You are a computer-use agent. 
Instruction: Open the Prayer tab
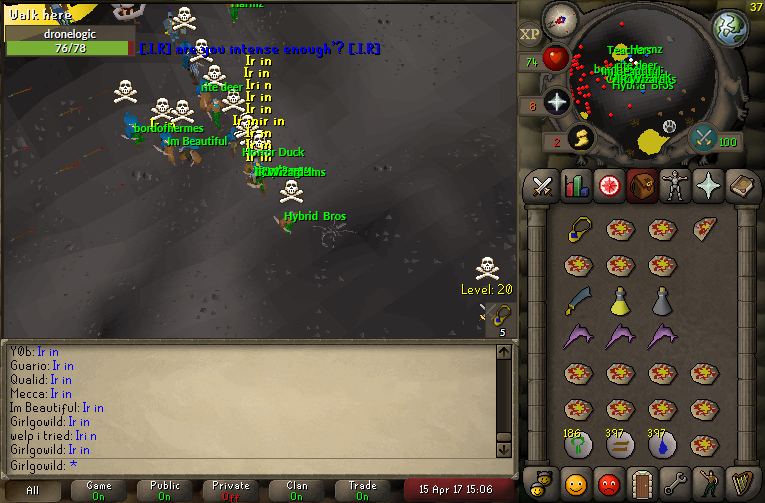707,186
